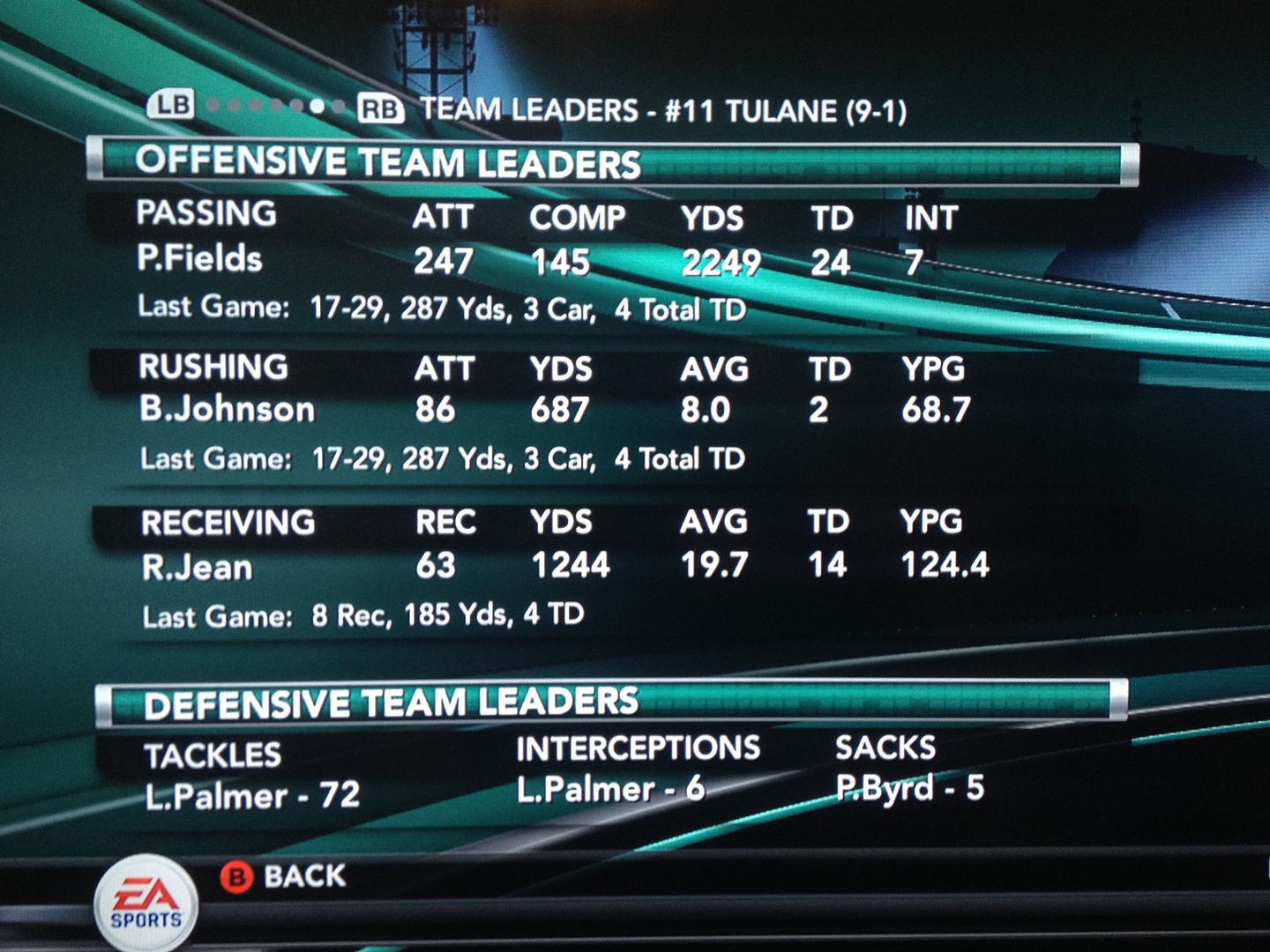Viewport: 1270px width, 952px height.
Task: Go back via the BACK label
Action: pyautogui.click(x=304, y=876)
